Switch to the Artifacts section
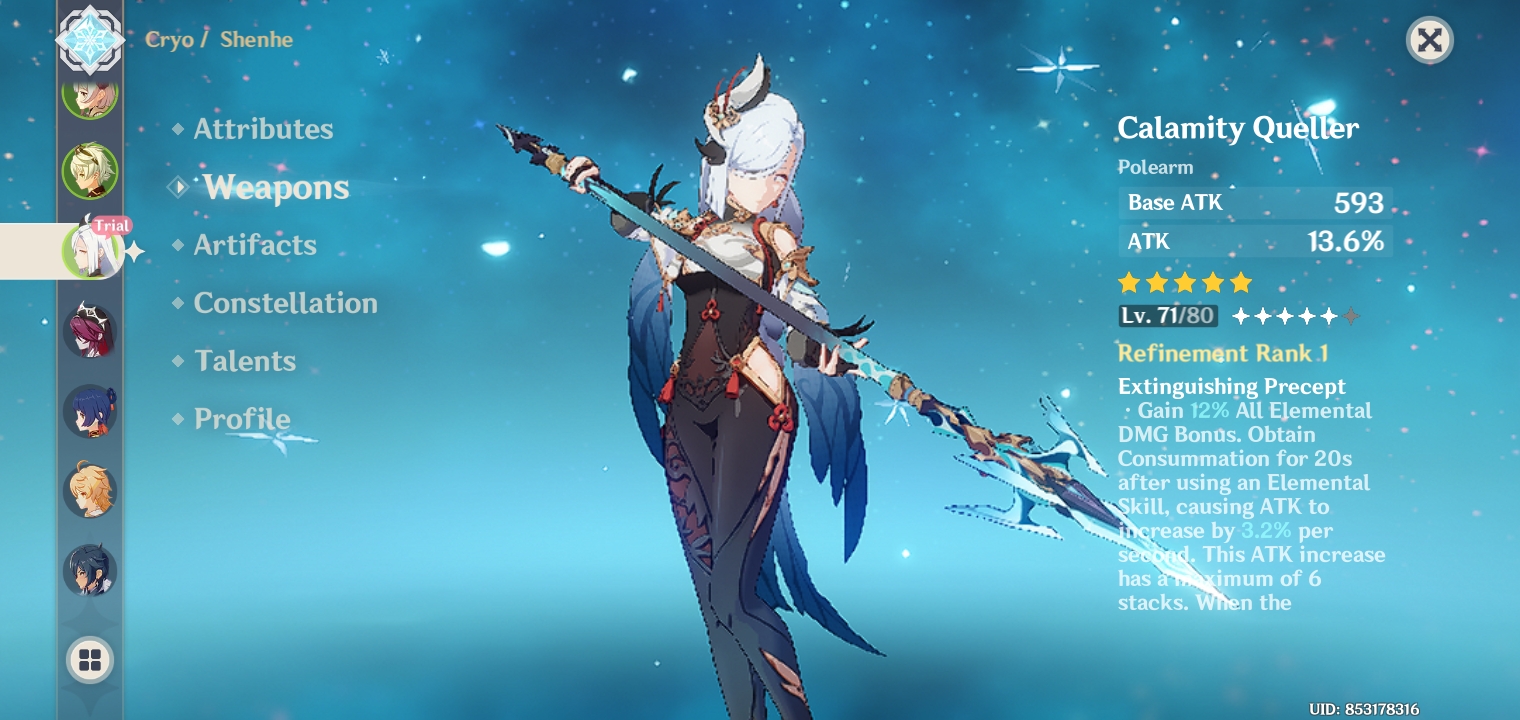 255,245
